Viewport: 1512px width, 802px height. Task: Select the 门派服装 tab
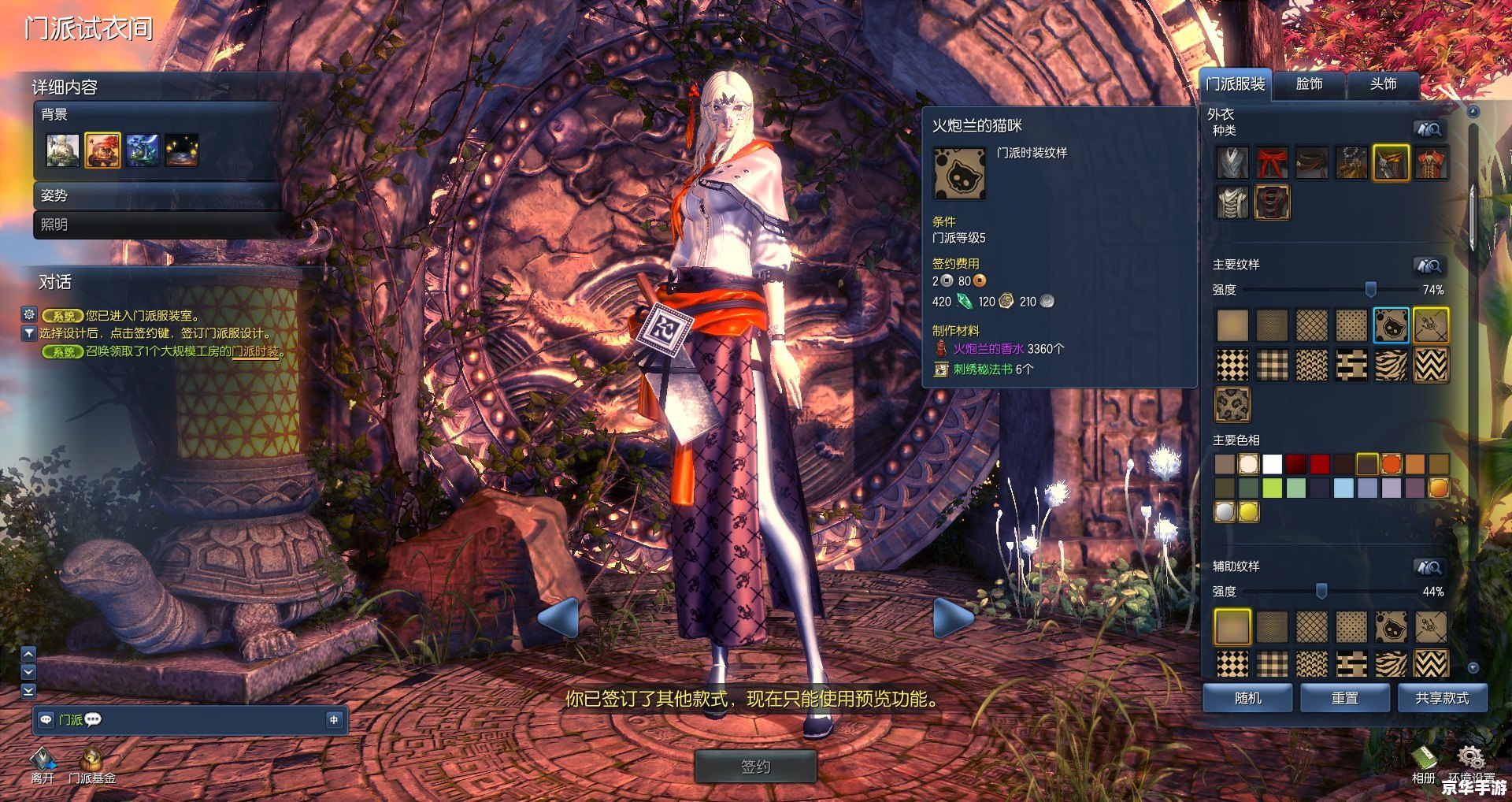1236,84
